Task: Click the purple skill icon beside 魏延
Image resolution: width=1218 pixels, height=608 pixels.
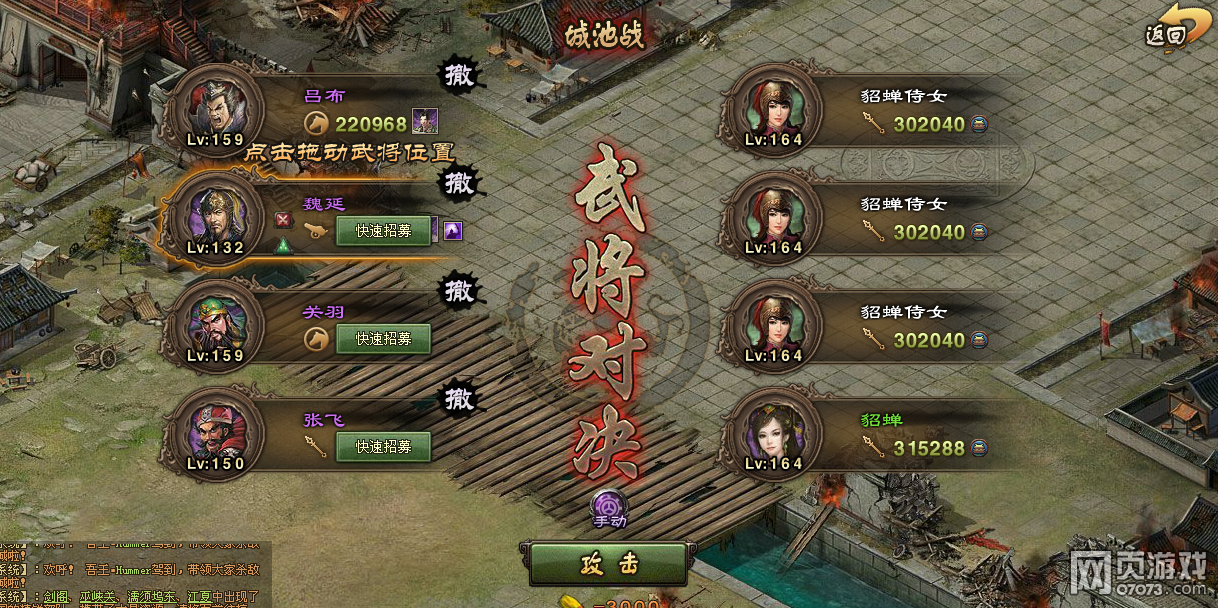Action: (453, 231)
